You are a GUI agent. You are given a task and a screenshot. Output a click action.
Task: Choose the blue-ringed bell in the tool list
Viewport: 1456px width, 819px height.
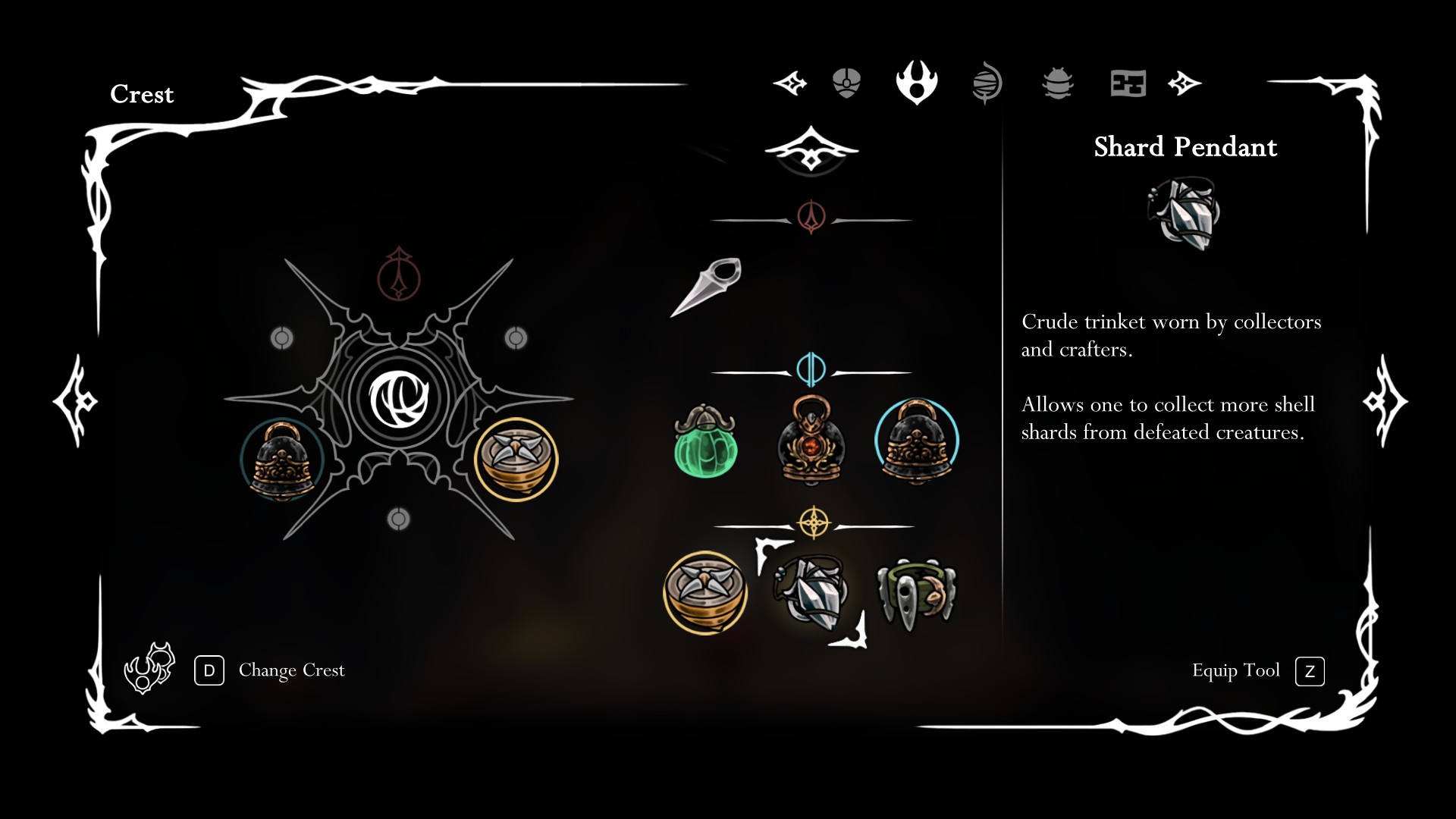[917, 441]
